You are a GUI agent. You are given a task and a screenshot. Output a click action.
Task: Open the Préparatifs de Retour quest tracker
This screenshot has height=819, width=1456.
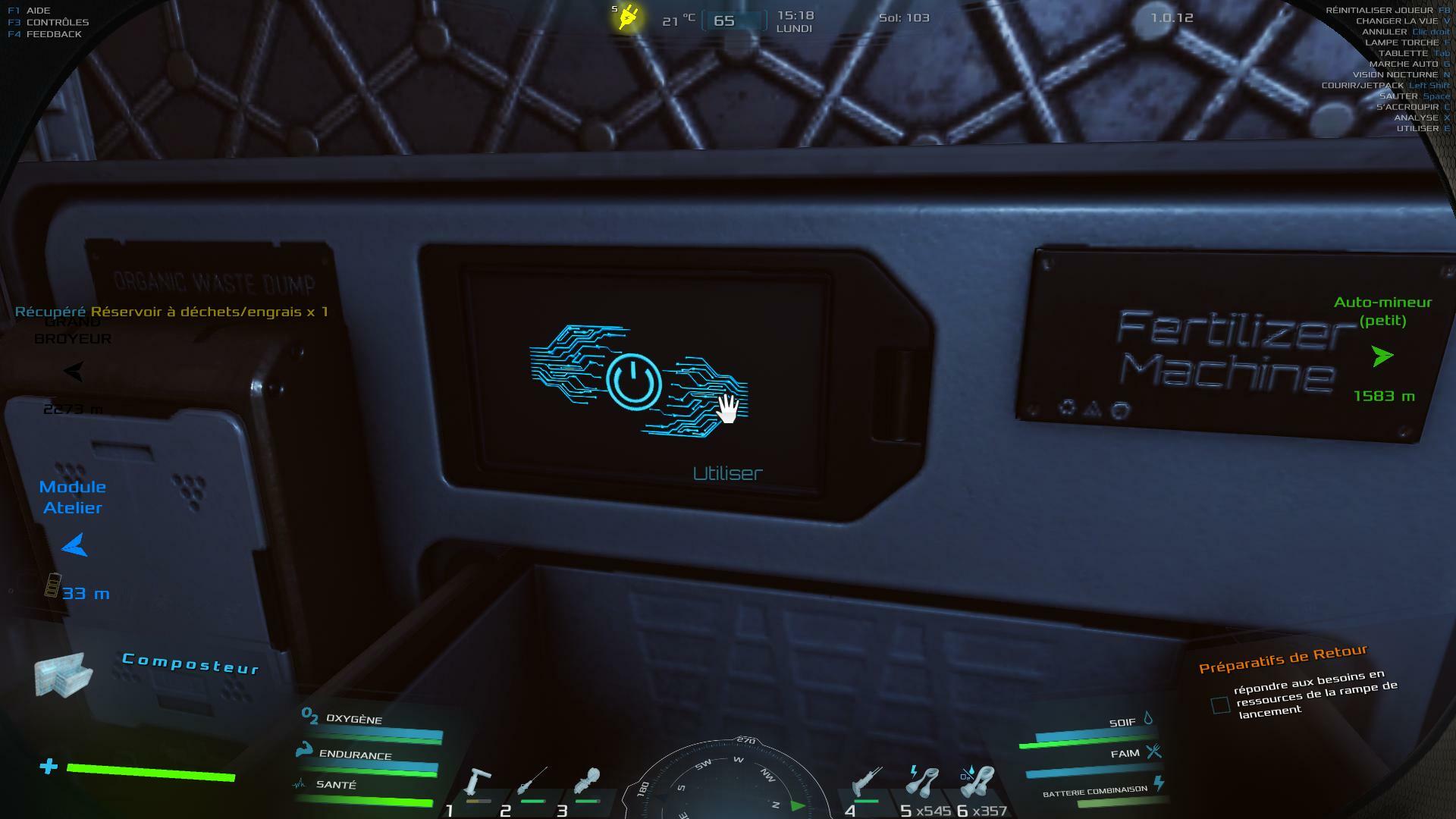pyautogui.click(x=1282, y=658)
